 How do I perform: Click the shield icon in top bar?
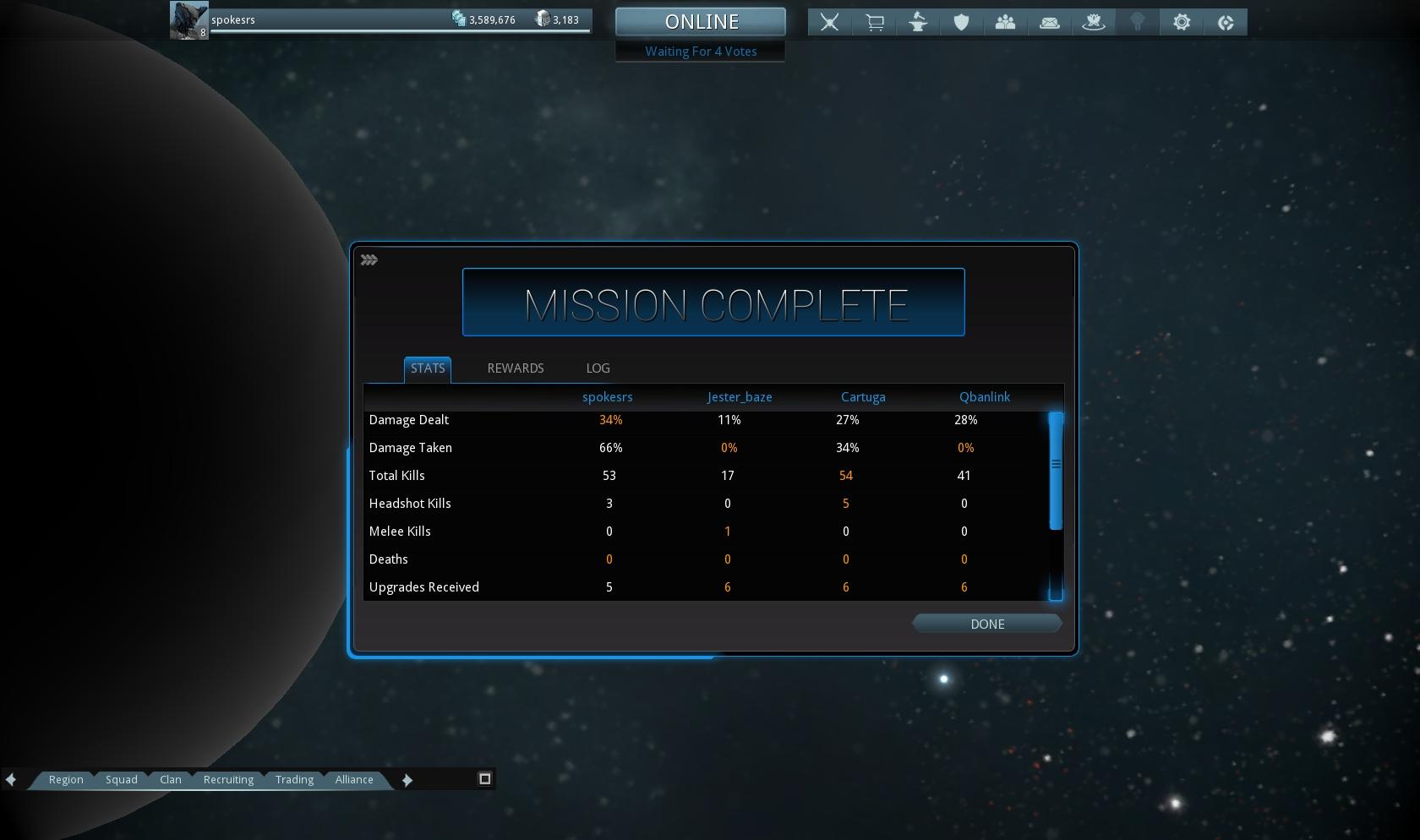(x=961, y=23)
